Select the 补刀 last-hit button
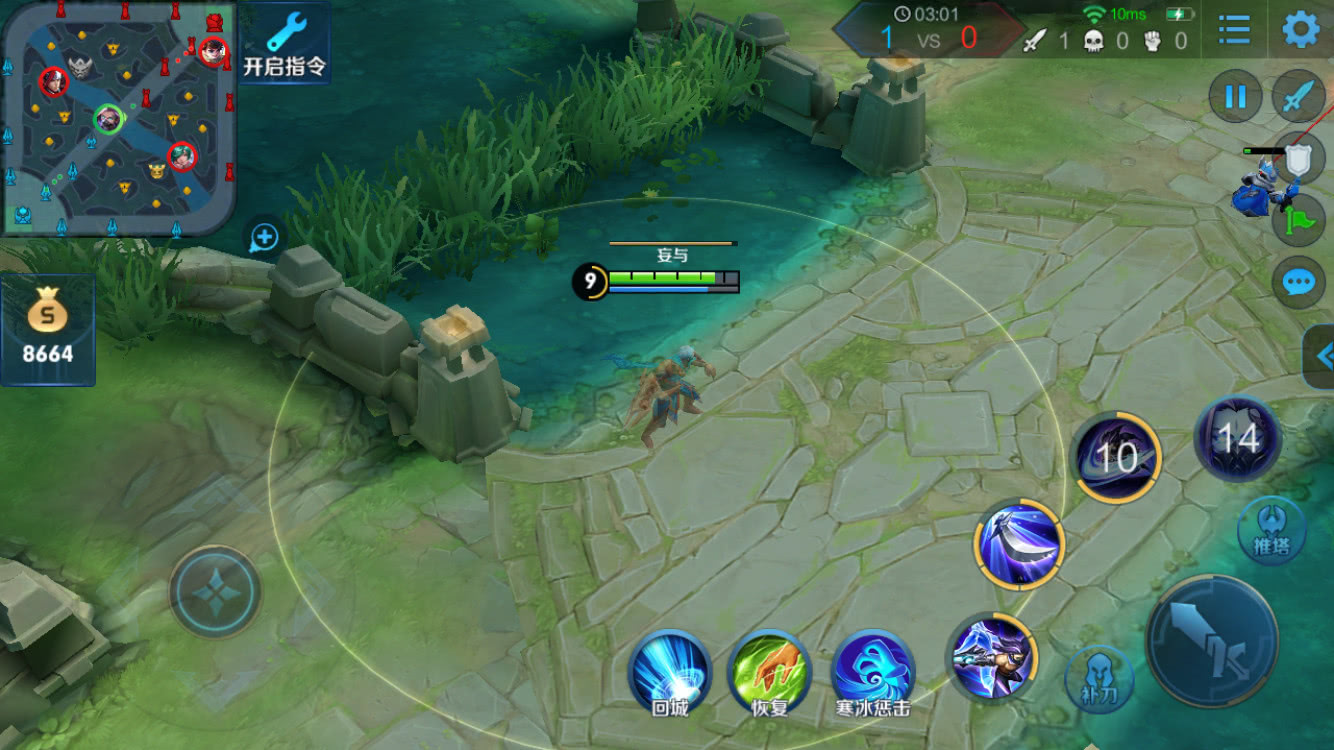 (1100, 680)
